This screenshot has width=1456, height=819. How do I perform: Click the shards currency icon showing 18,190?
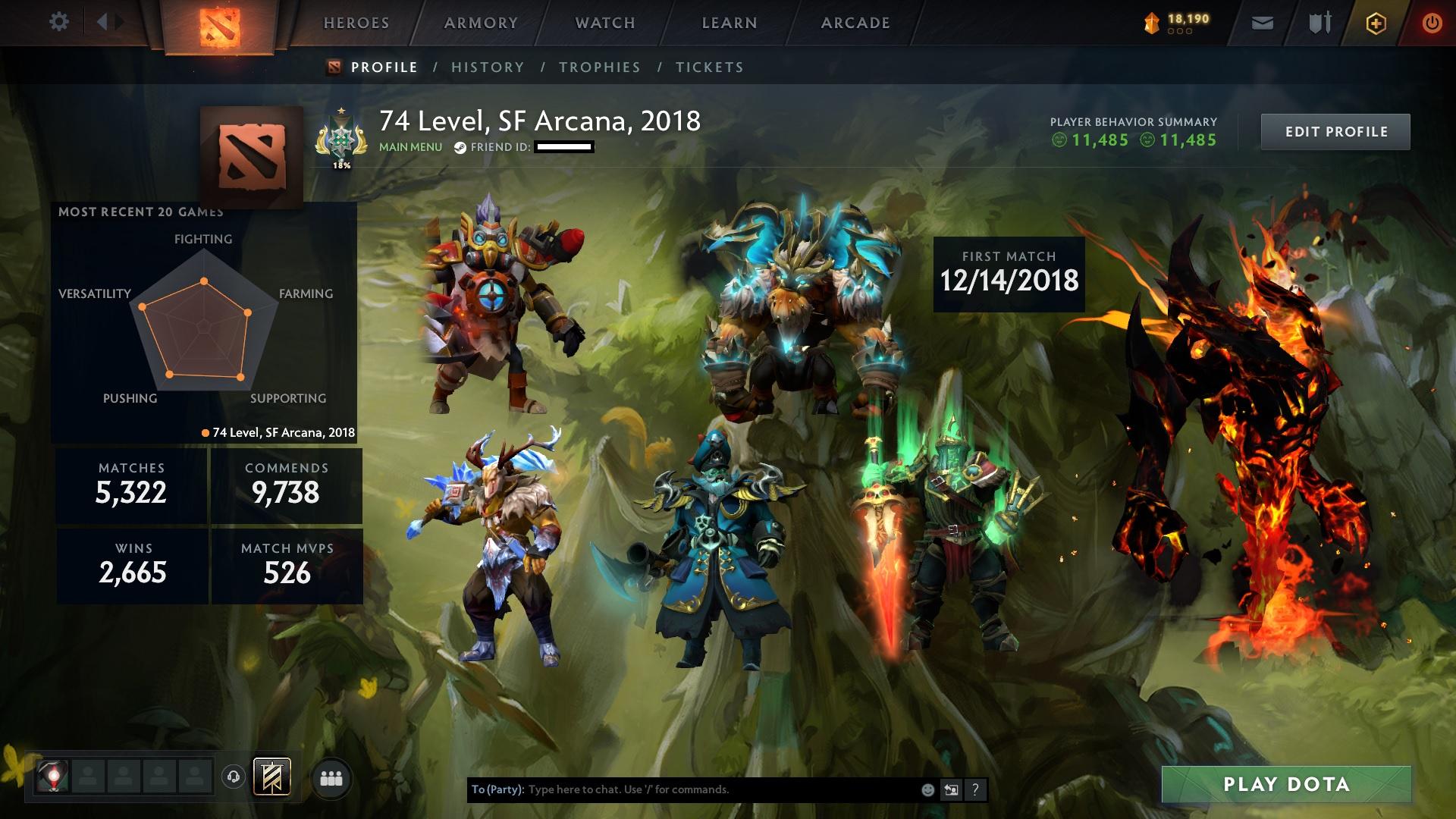coord(1149,21)
